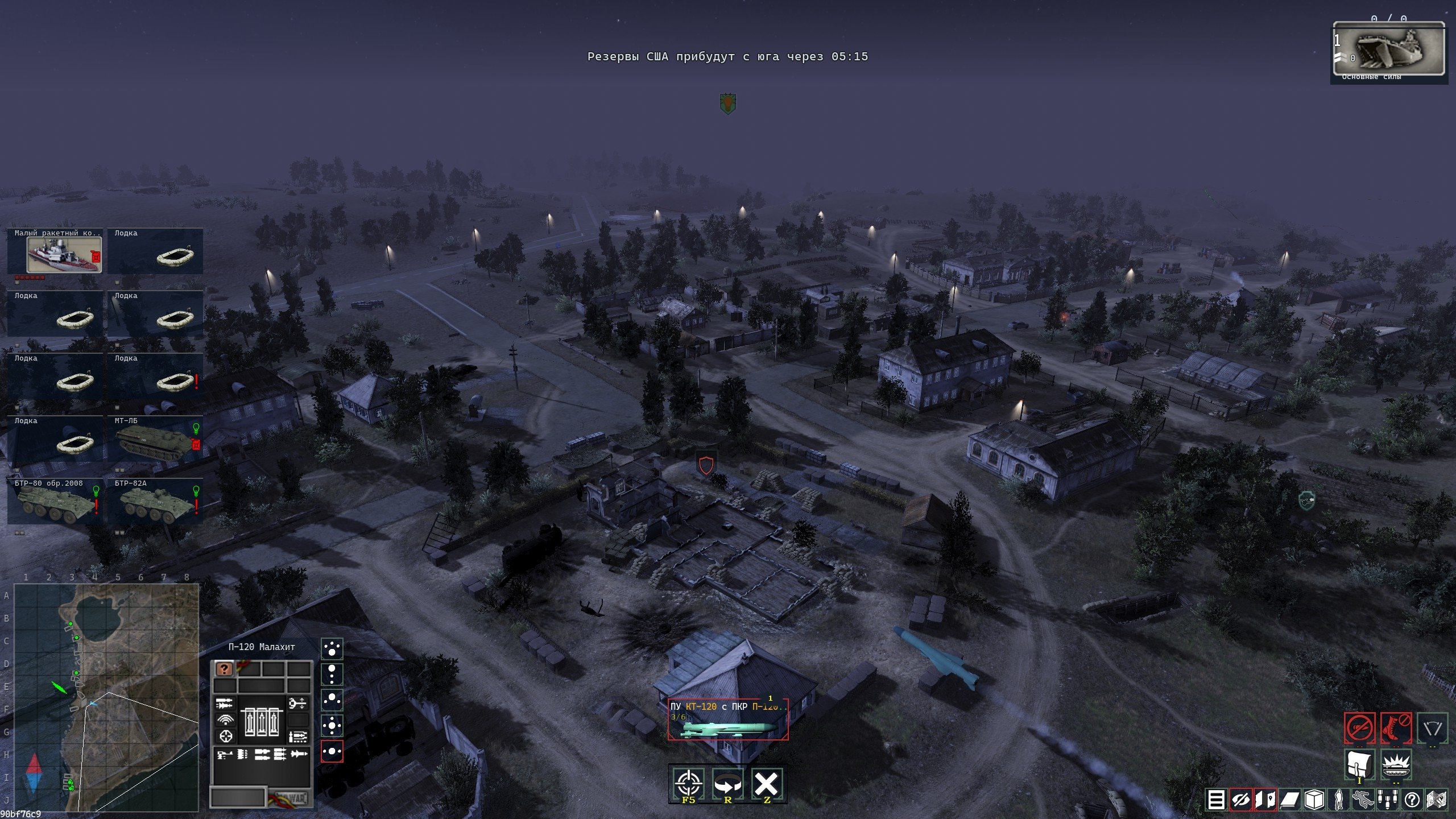Activate the crosshair target command
Screen dimensions: 1456x819
[688, 784]
